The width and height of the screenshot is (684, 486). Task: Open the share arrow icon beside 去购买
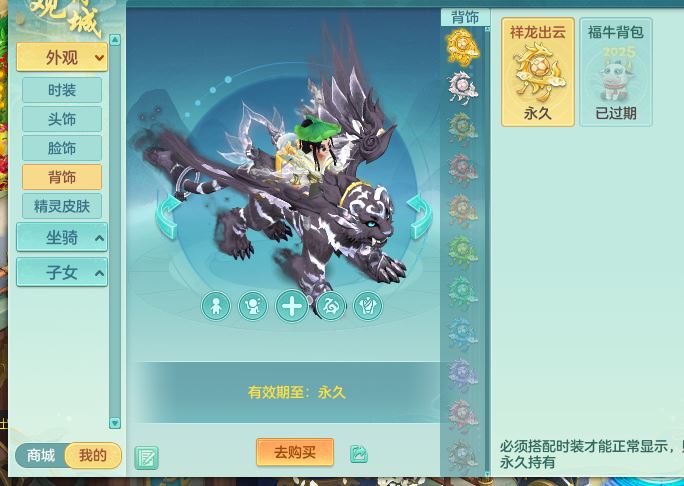tap(359, 454)
